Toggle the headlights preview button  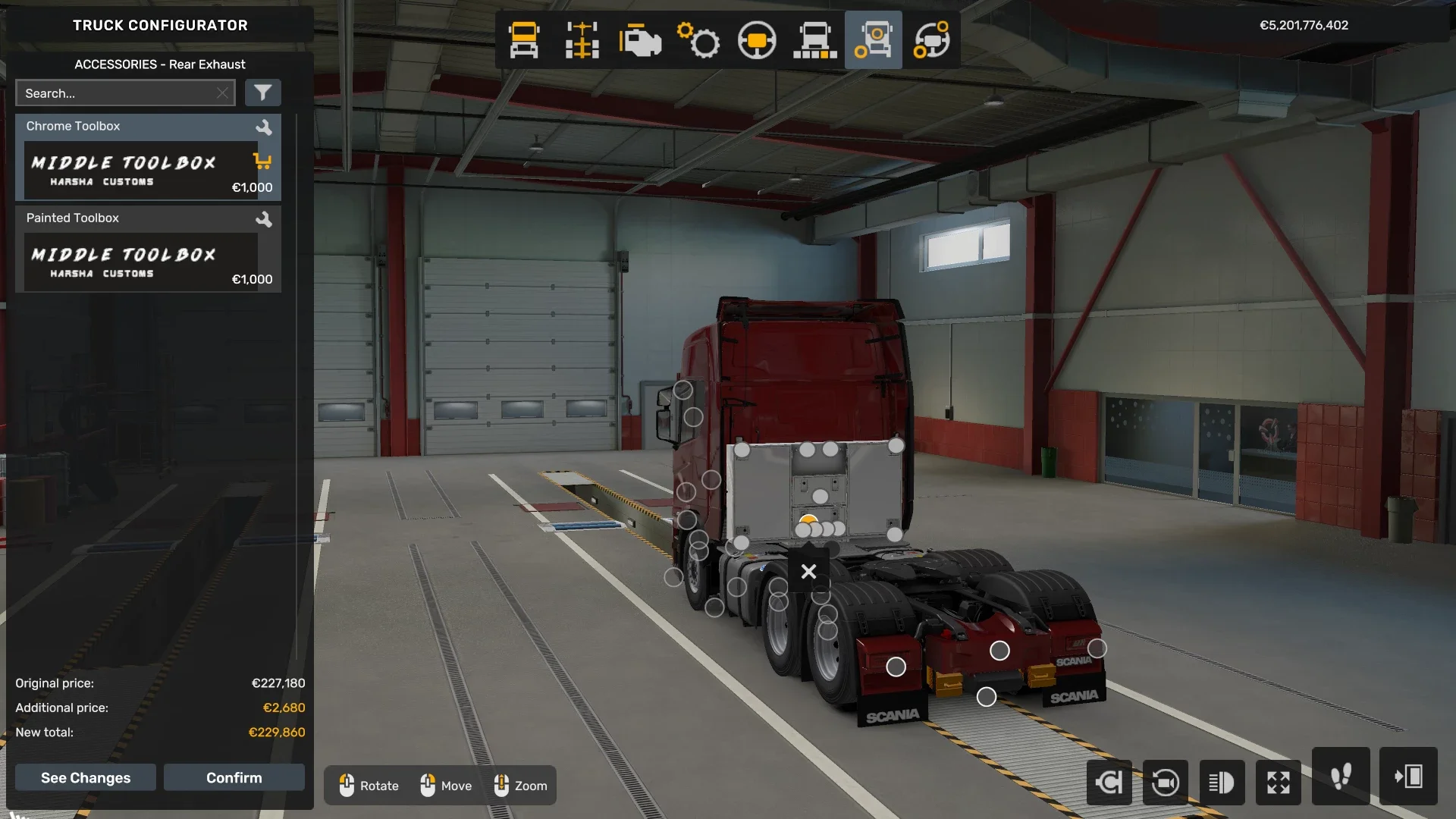[1222, 782]
